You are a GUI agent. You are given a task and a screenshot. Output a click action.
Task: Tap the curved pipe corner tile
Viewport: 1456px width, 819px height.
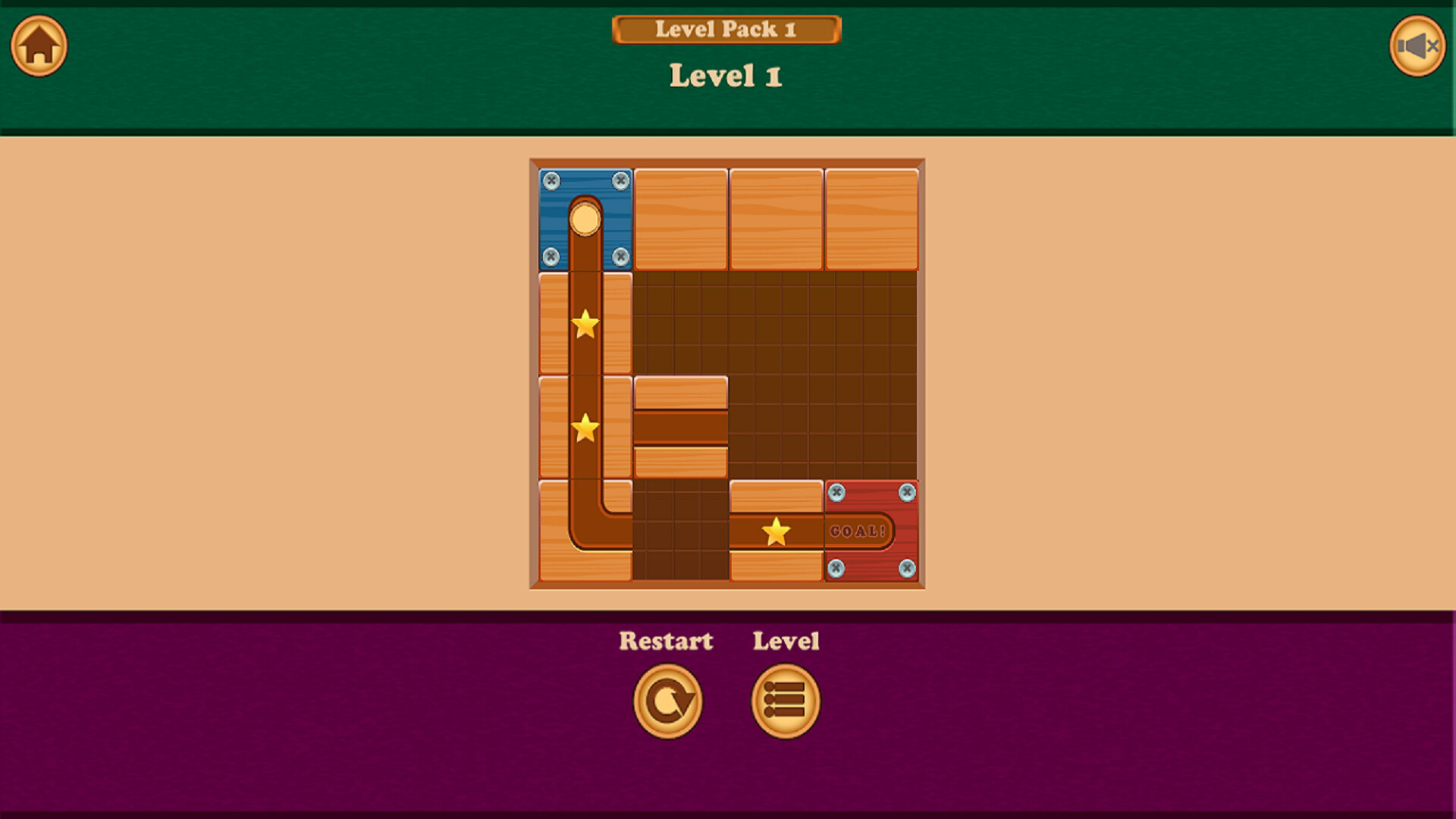(584, 531)
